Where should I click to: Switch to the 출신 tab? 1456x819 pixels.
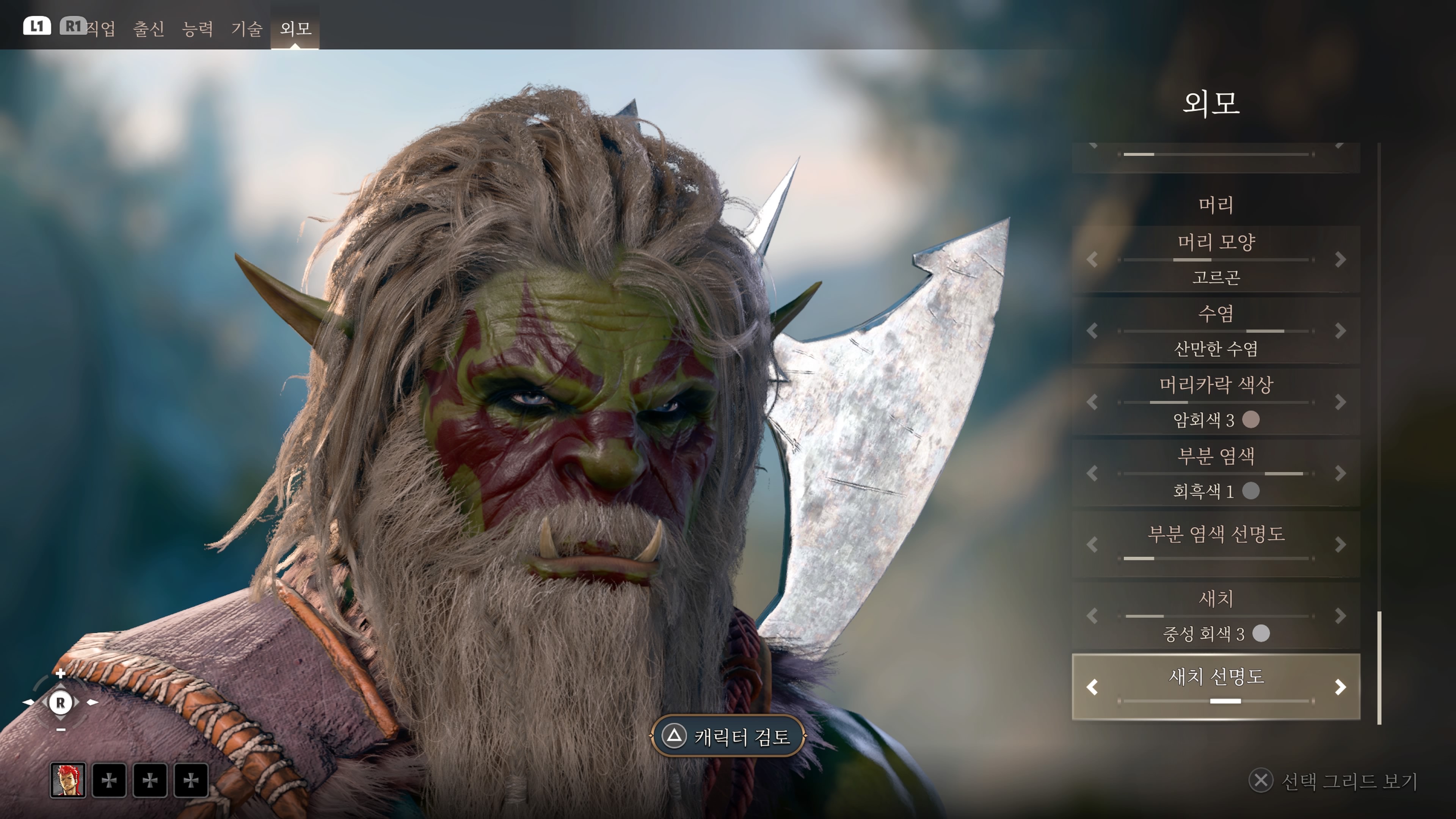coord(149,28)
